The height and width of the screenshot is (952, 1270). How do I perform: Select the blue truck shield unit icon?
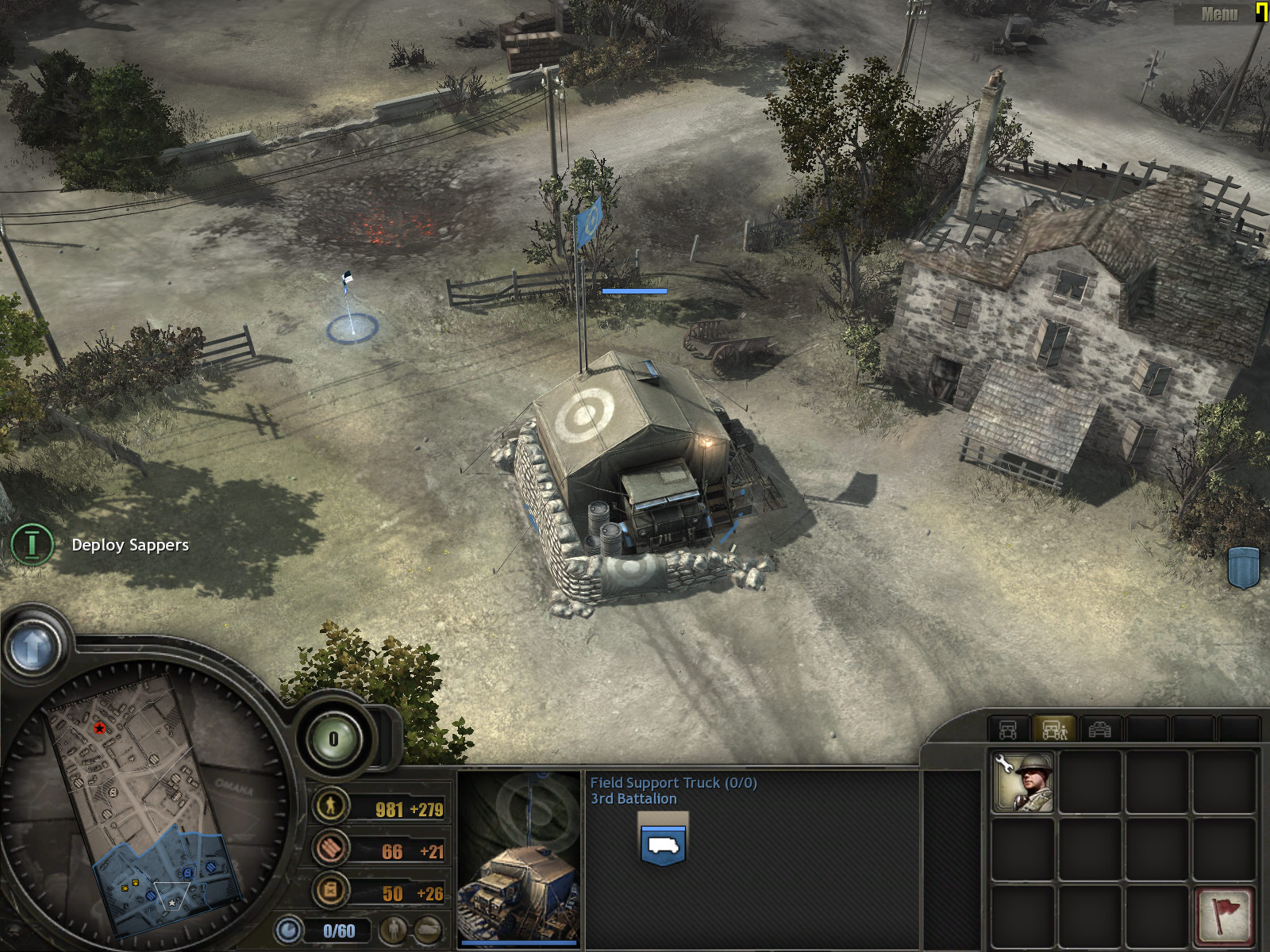(663, 844)
